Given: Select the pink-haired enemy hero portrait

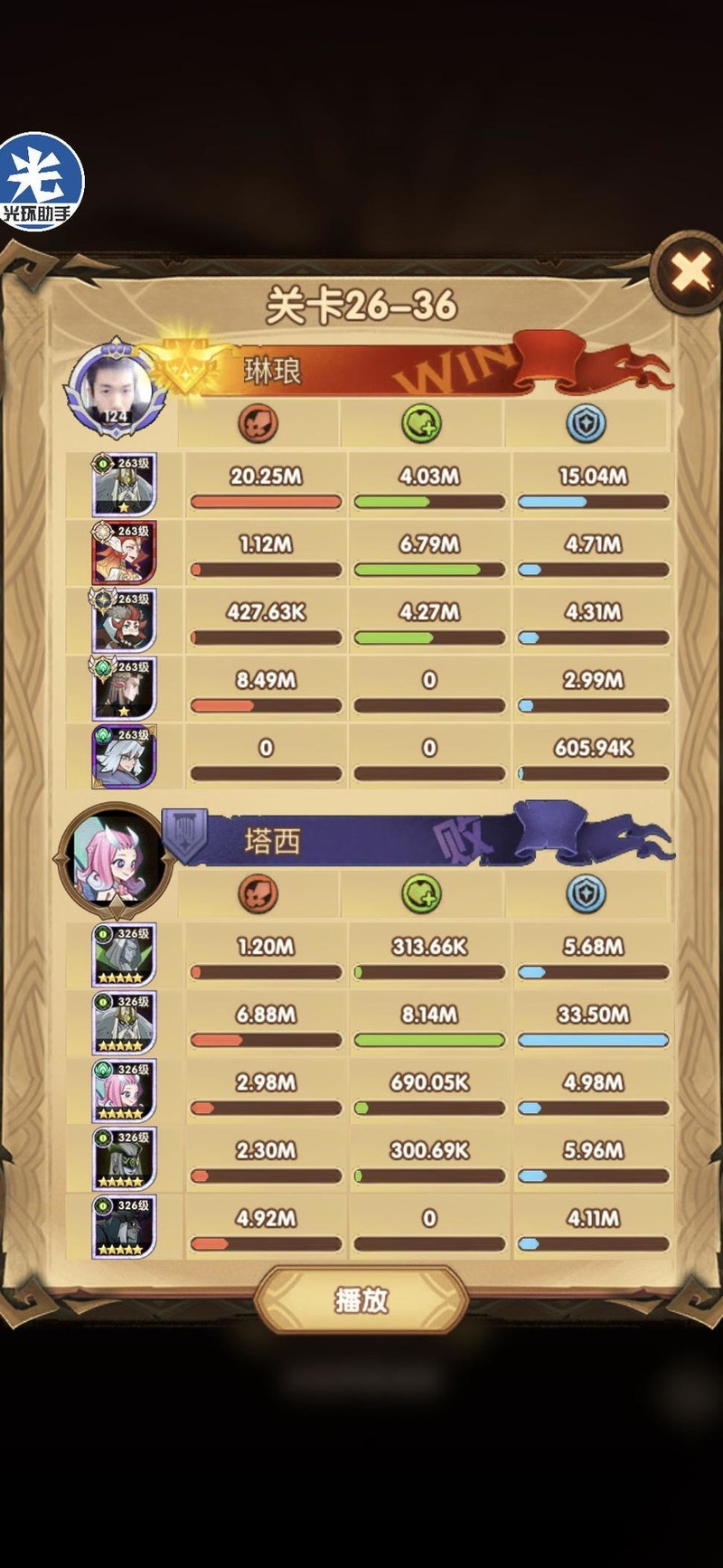Looking at the screenshot, I should click(124, 1091).
